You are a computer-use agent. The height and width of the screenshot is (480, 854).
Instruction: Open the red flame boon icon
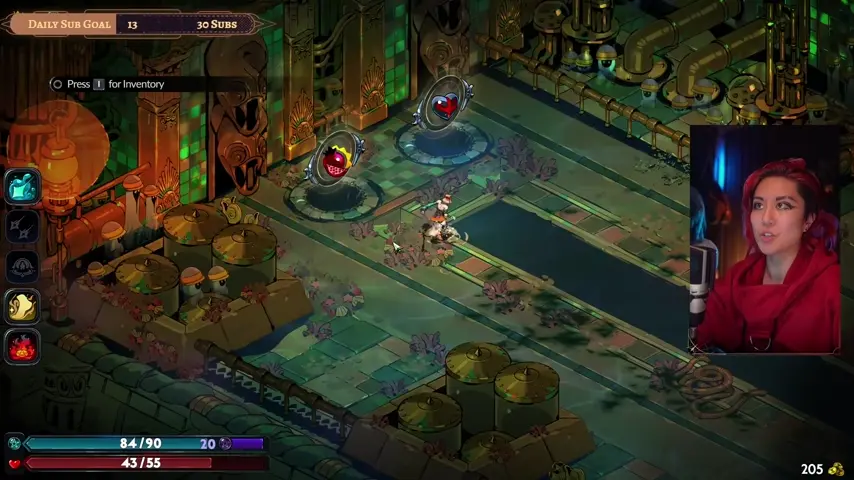pyautogui.click(x=23, y=347)
